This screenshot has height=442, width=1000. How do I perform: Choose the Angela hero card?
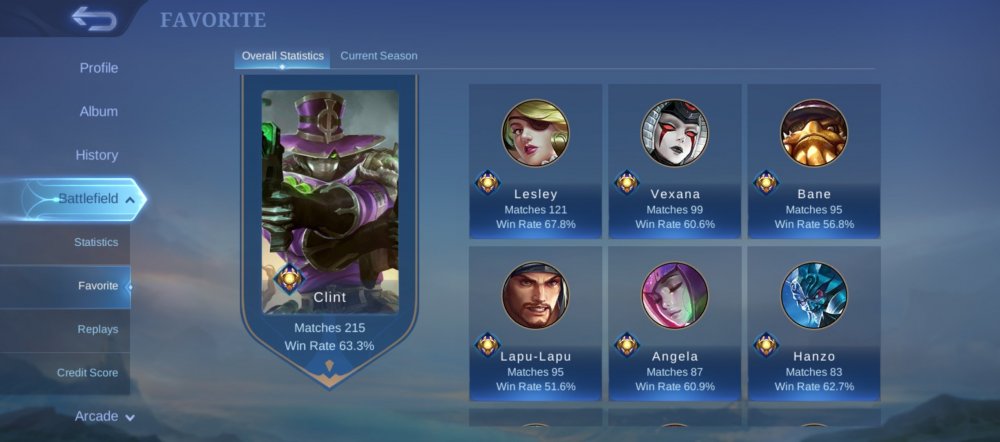tap(674, 324)
